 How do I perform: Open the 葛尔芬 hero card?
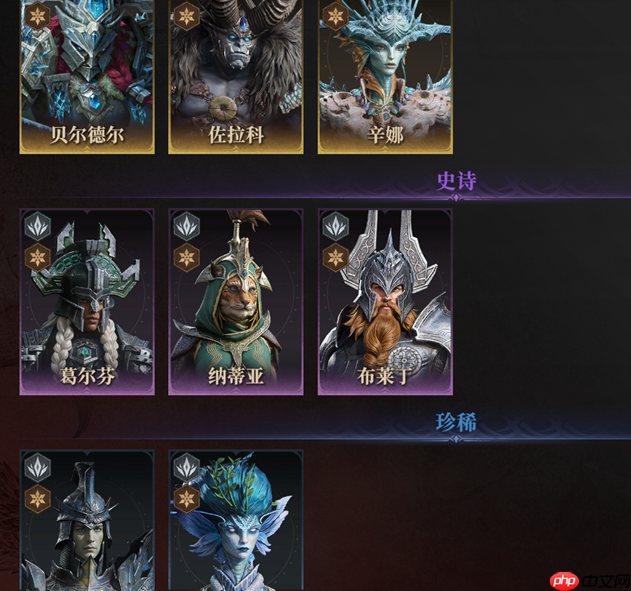click(87, 301)
